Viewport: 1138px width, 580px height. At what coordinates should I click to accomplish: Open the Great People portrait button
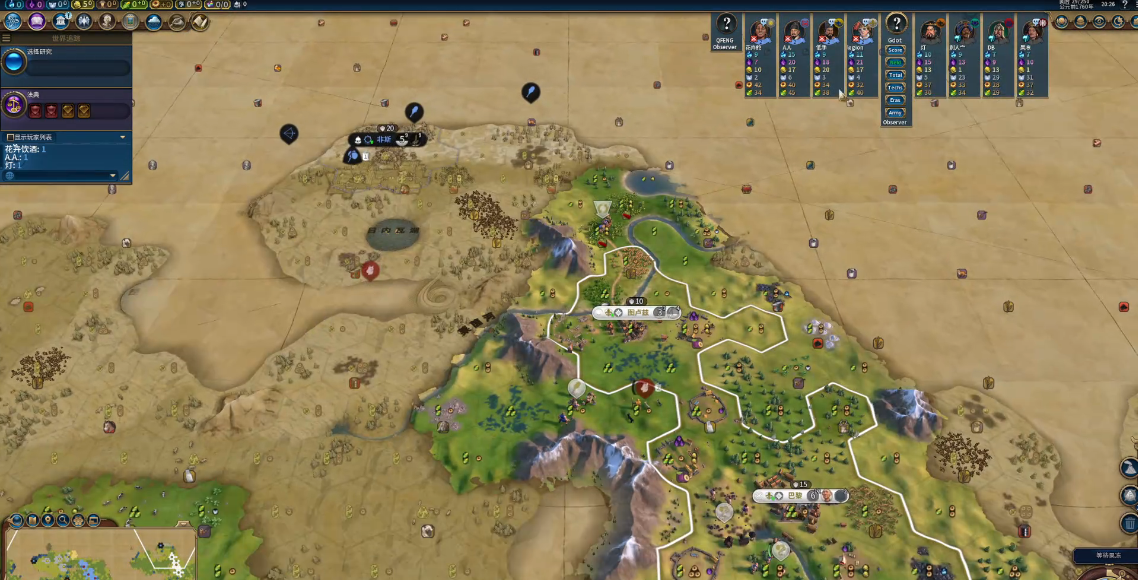point(107,21)
